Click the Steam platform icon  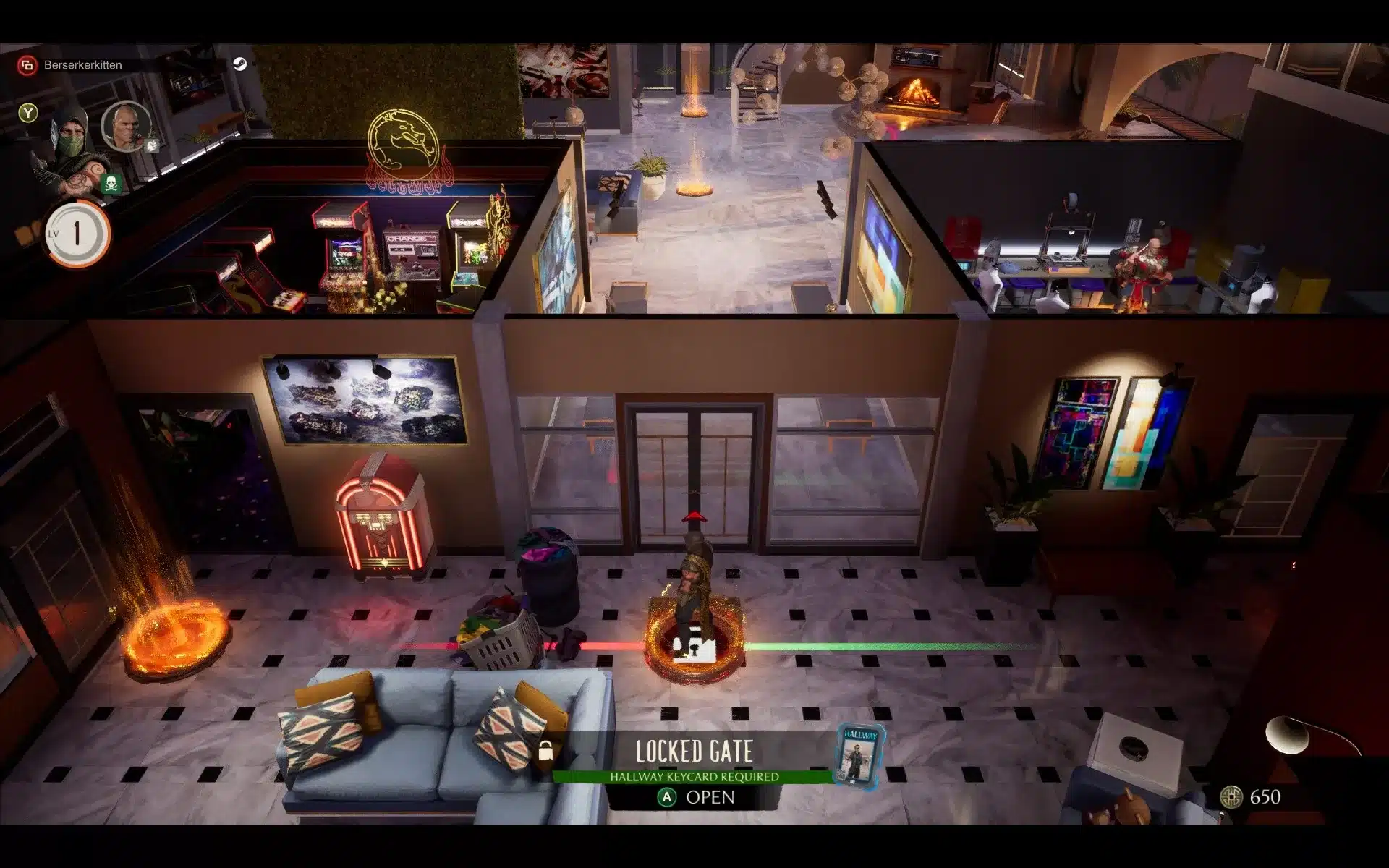pos(240,64)
